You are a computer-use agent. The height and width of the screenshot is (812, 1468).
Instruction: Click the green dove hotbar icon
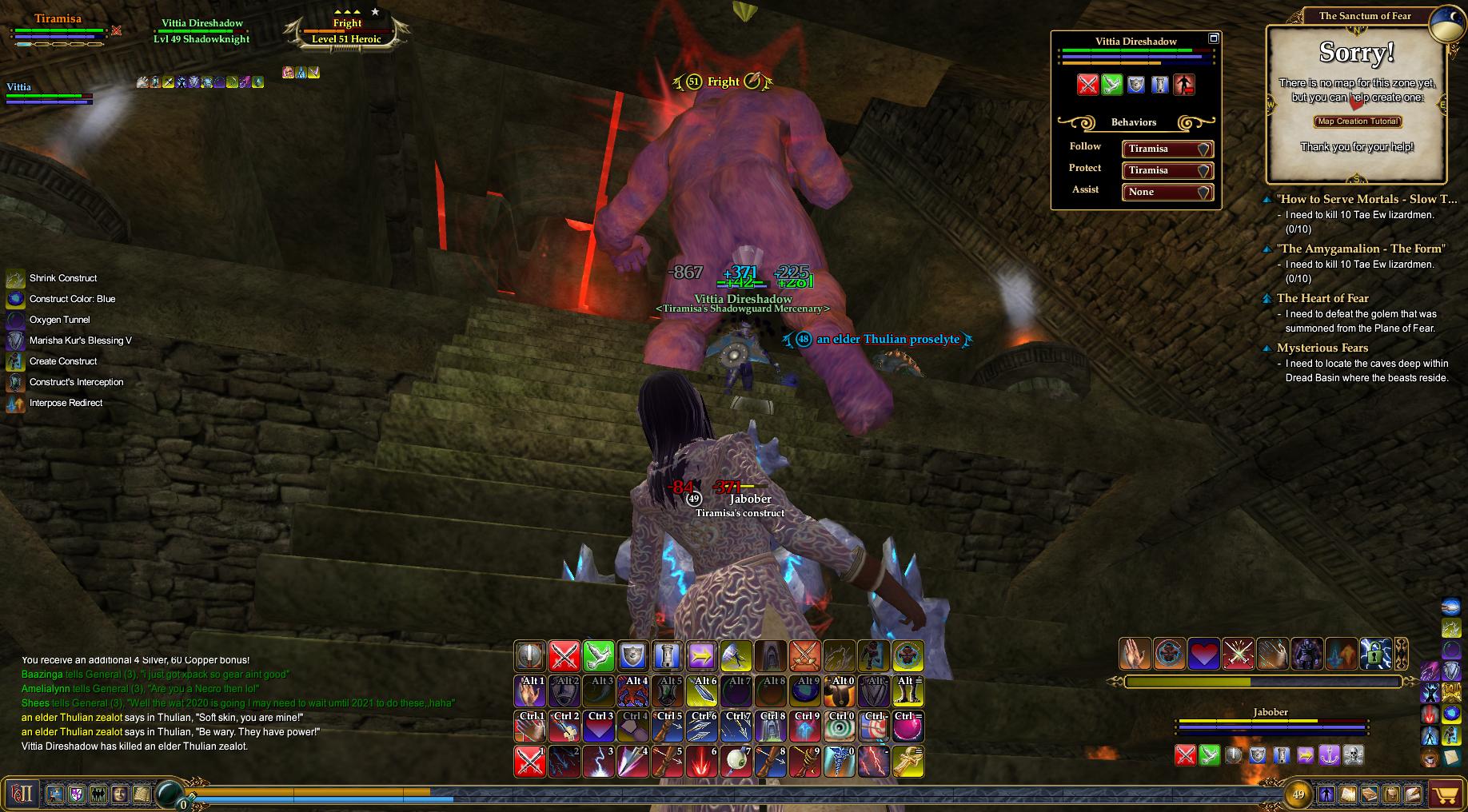pos(598,656)
